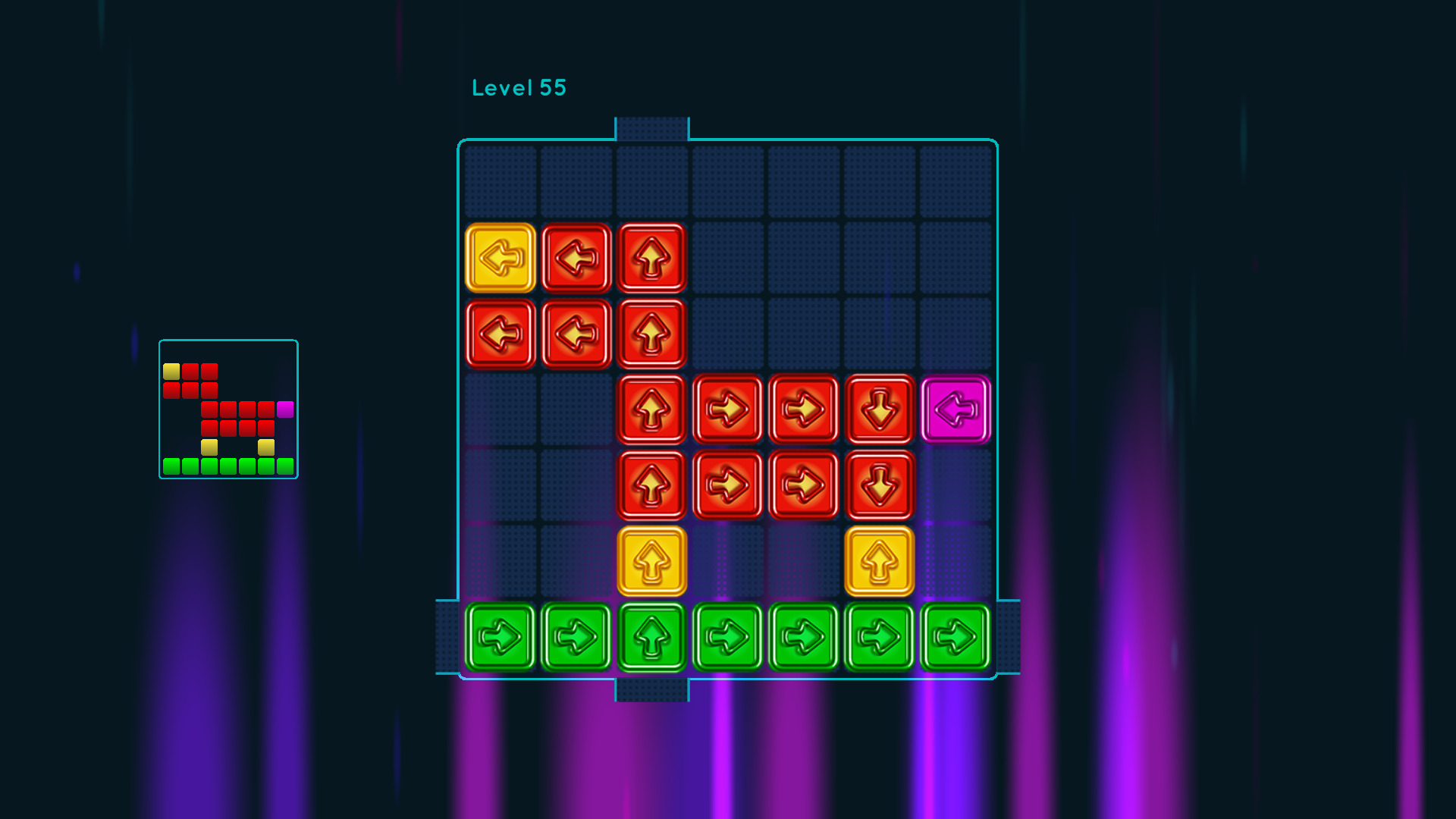Screen dimensions: 1456x819
Task: Click the red right-arrow block in middle row
Action: coord(727,409)
